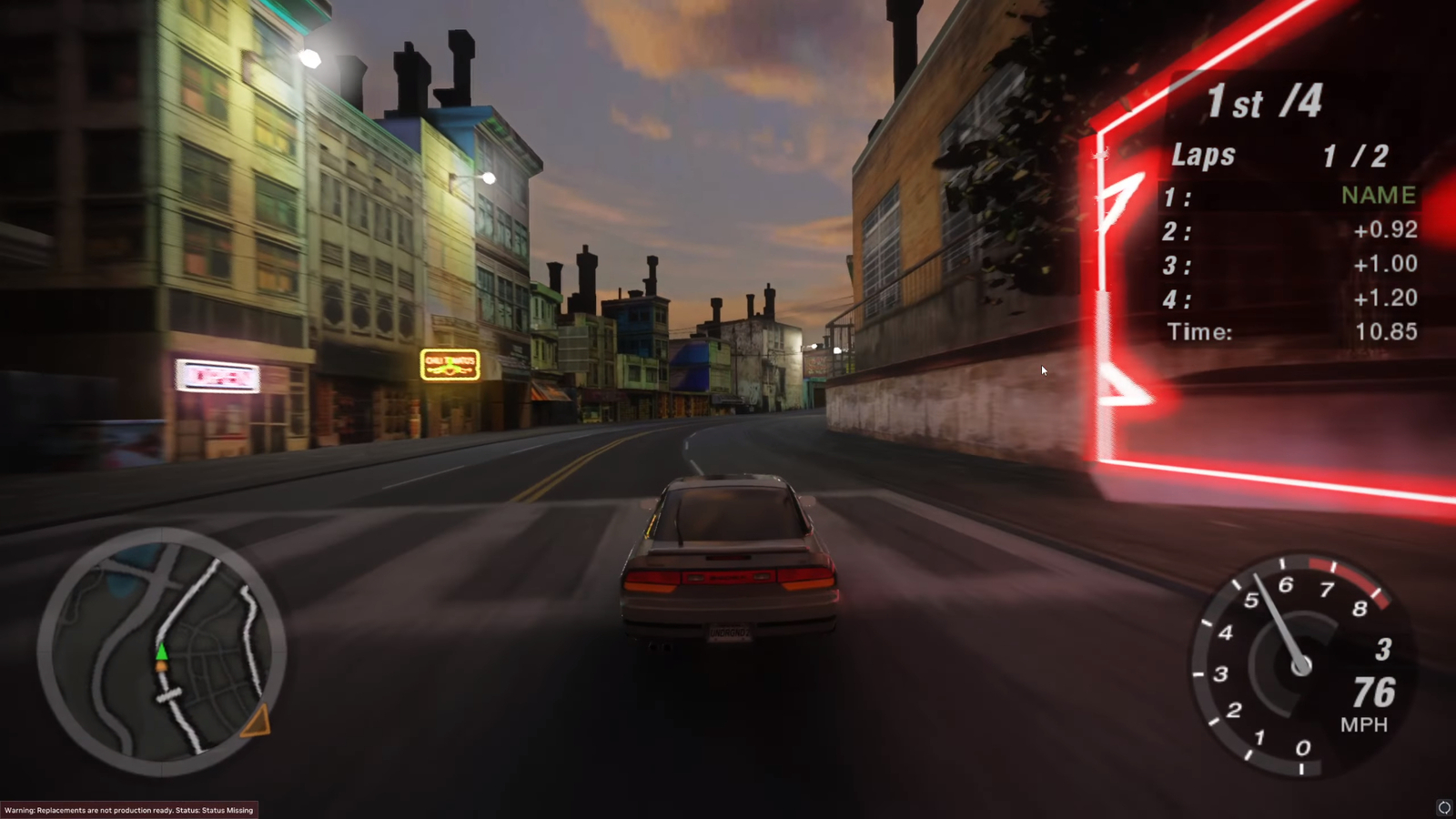The image size is (1456, 819).
Task: Select the minimap in the lower left
Action: [x=164, y=651]
